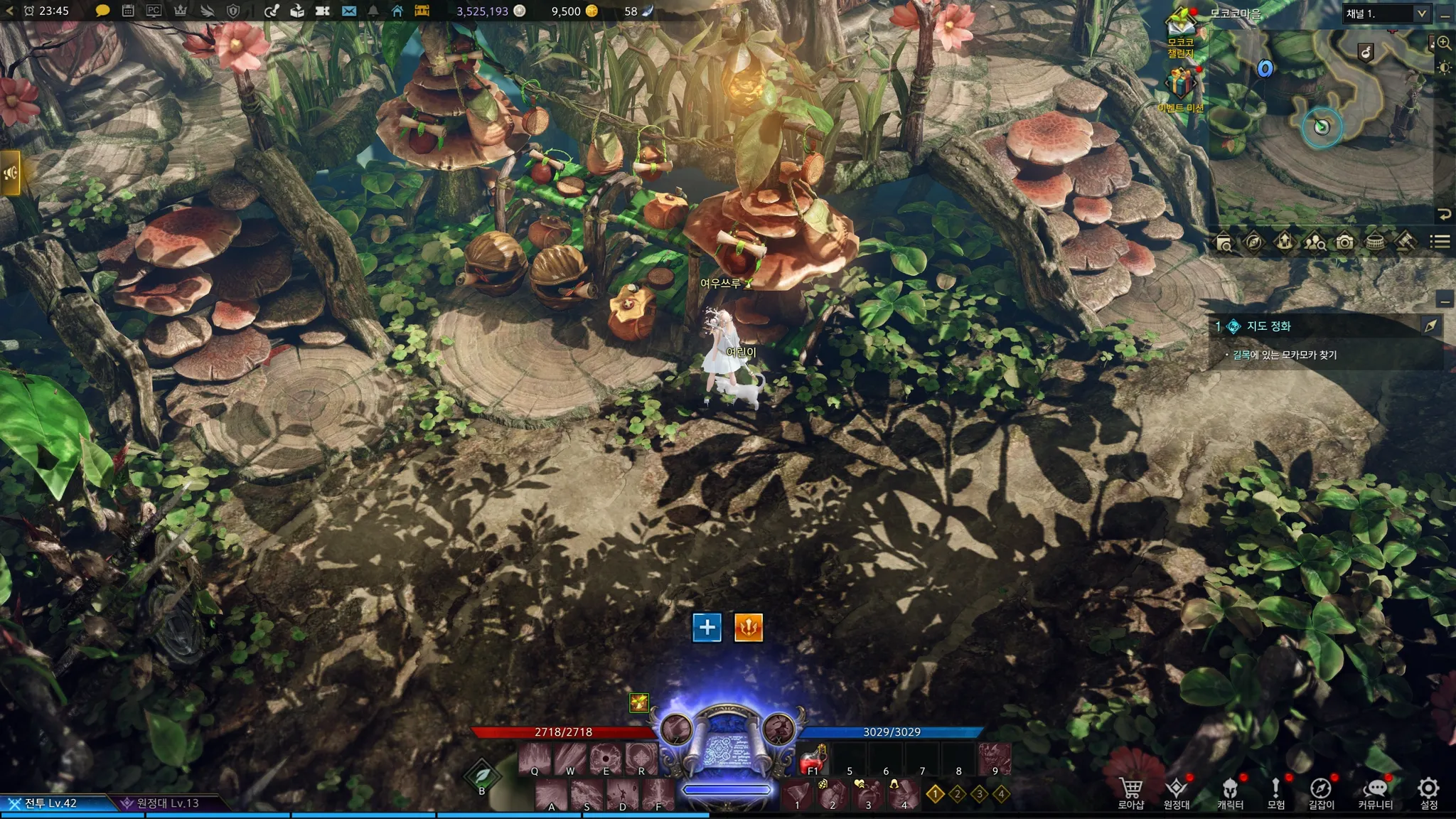
Task: Open the 모험 adventure menu
Action: (x=1276, y=792)
